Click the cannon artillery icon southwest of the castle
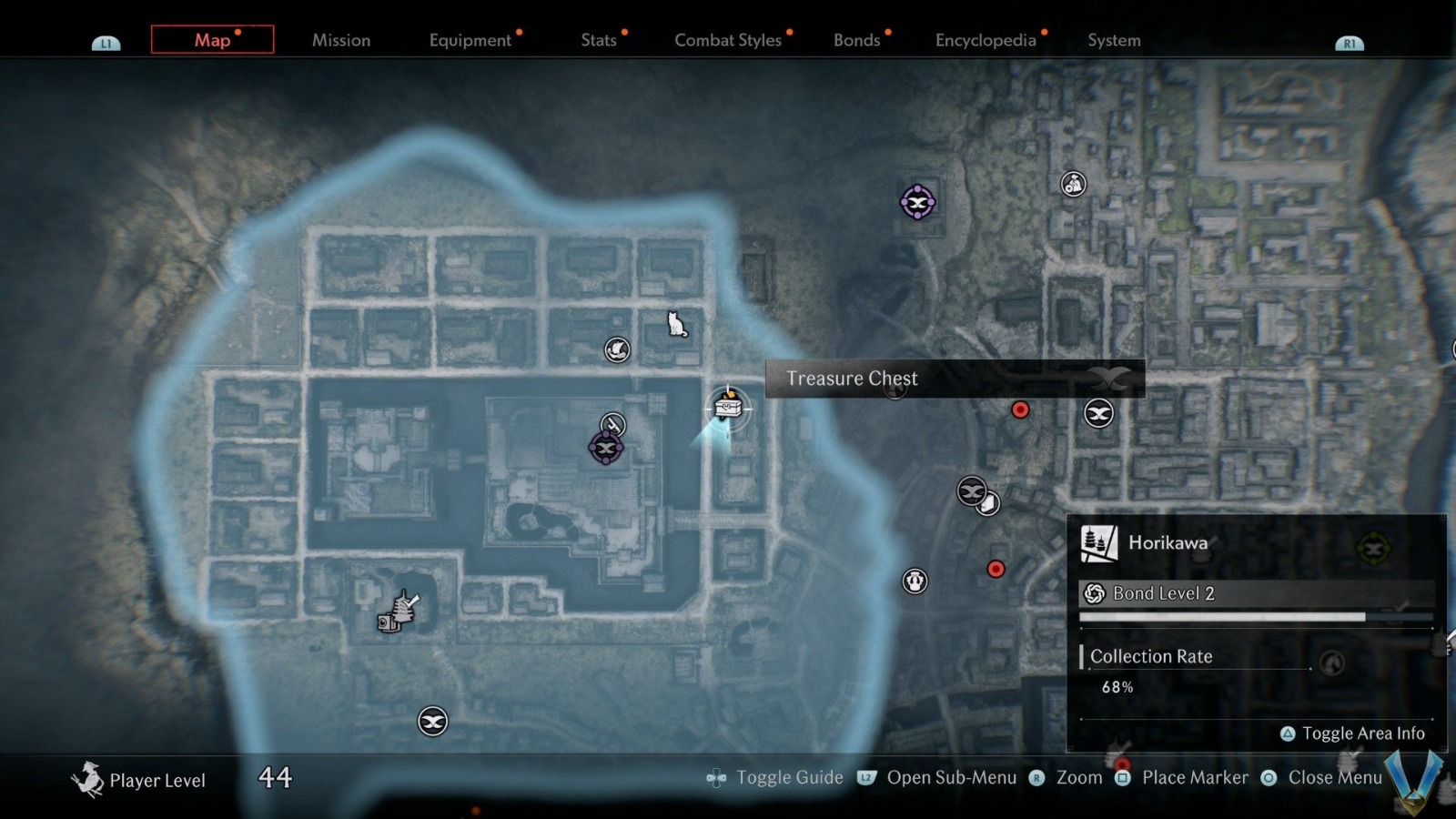 (398, 612)
